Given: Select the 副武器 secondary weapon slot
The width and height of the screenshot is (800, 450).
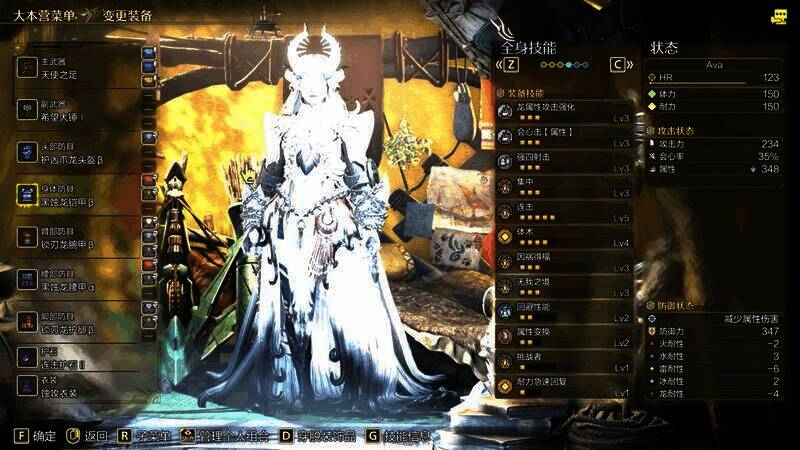Looking at the screenshot, I should point(75,110).
